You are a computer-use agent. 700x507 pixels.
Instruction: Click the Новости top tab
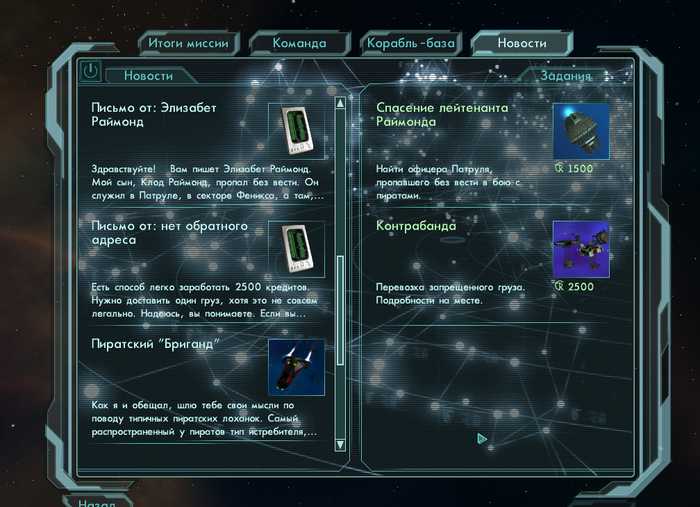pyautogui.click(x=522, y=43)
